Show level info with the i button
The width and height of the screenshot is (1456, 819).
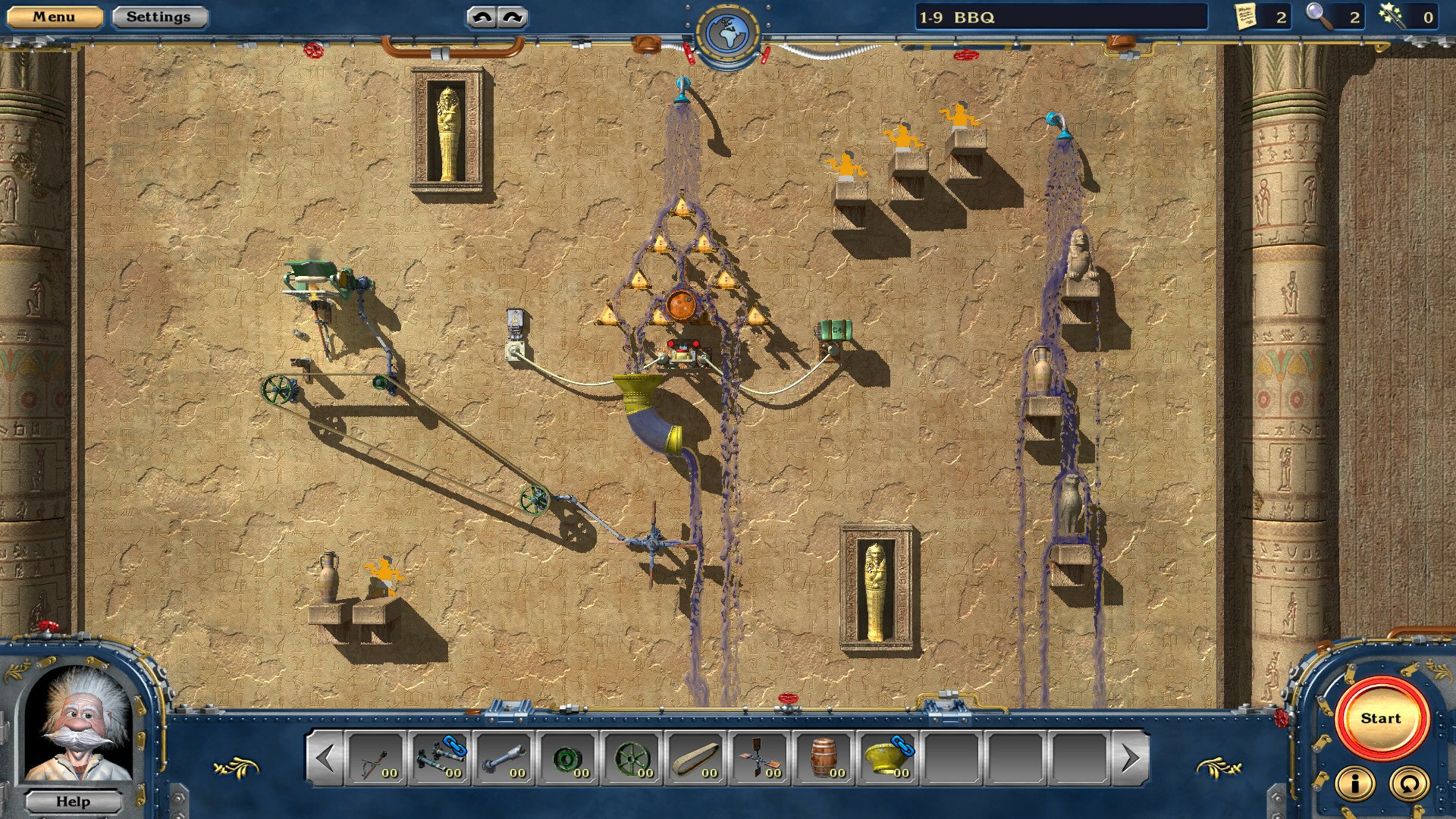point(1354,784)
